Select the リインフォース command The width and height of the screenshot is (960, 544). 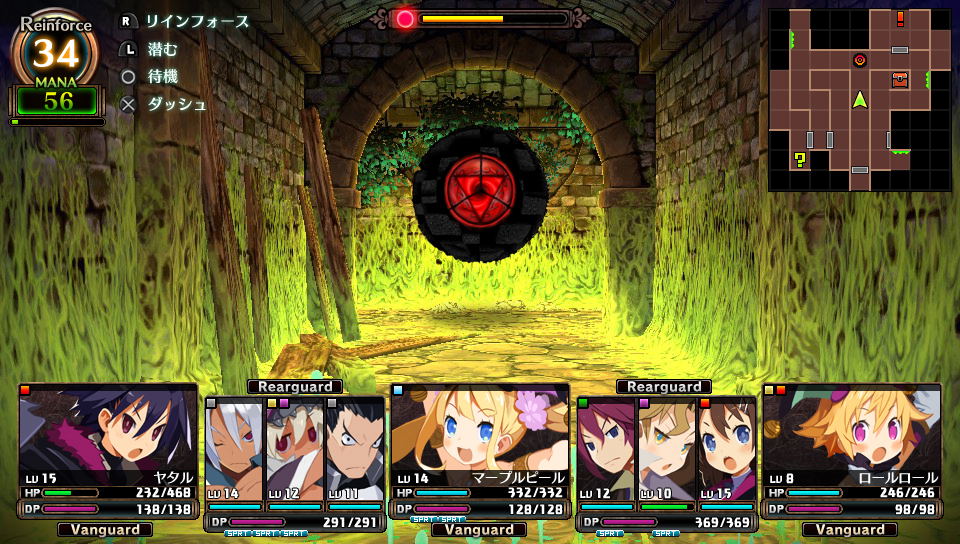coord(196,21)
